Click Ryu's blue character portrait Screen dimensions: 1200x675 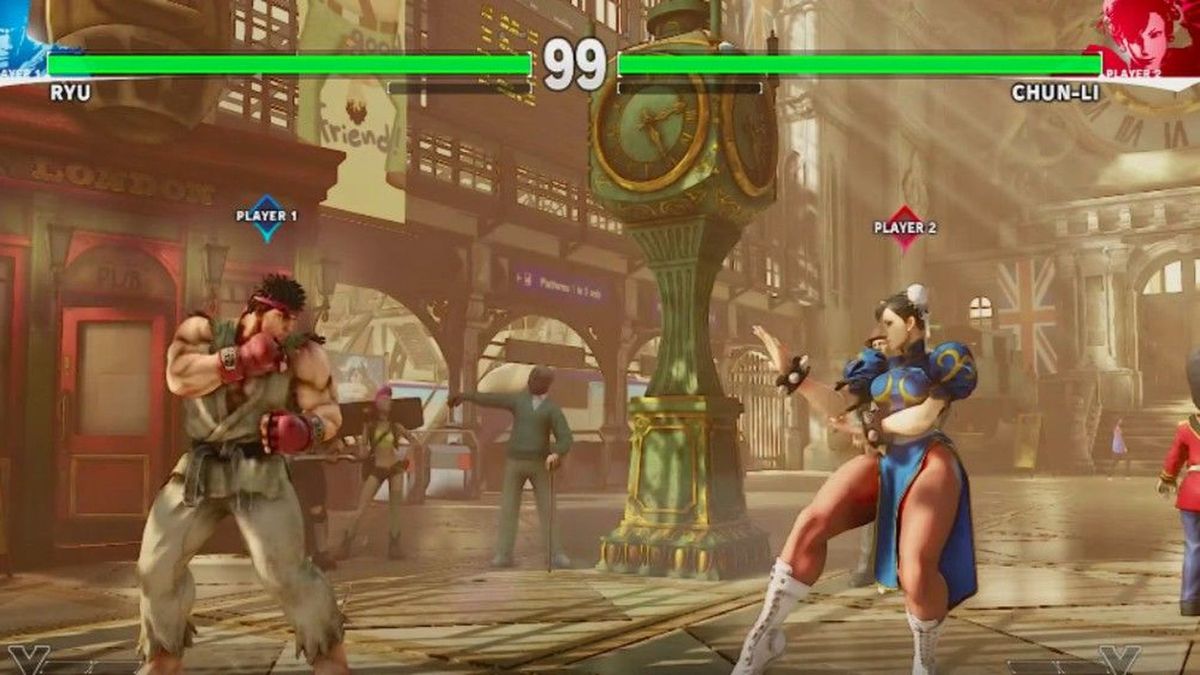(x=22, y=28)
